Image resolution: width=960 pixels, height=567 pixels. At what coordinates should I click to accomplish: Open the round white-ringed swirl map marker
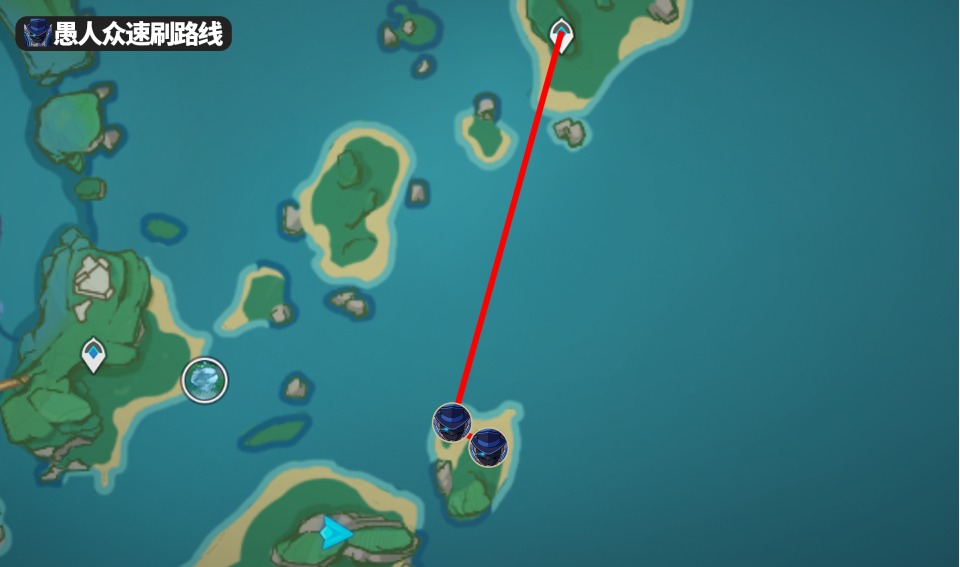tap(205, 380)
